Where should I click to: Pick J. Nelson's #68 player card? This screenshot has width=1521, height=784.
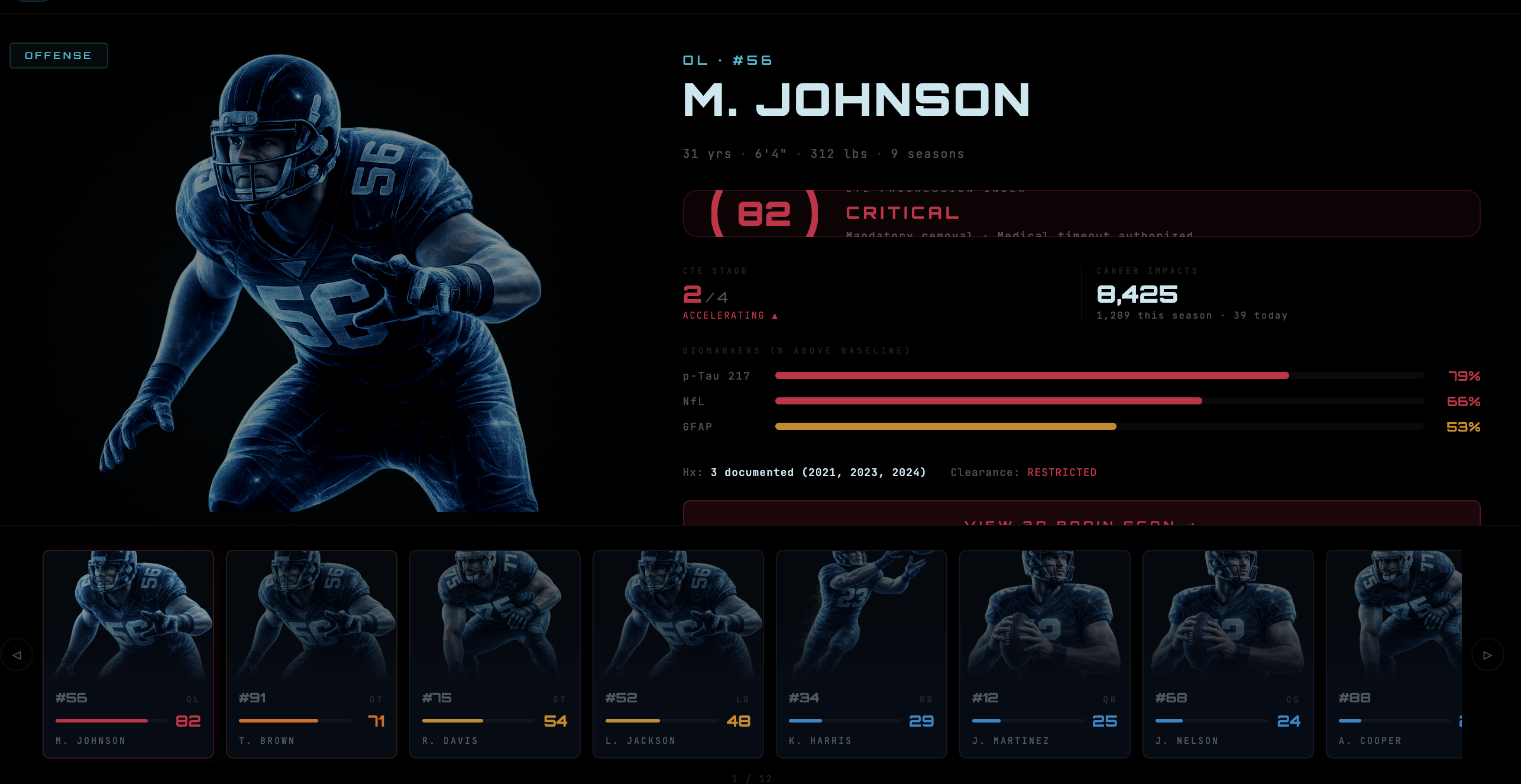(x=1228, y=654)
